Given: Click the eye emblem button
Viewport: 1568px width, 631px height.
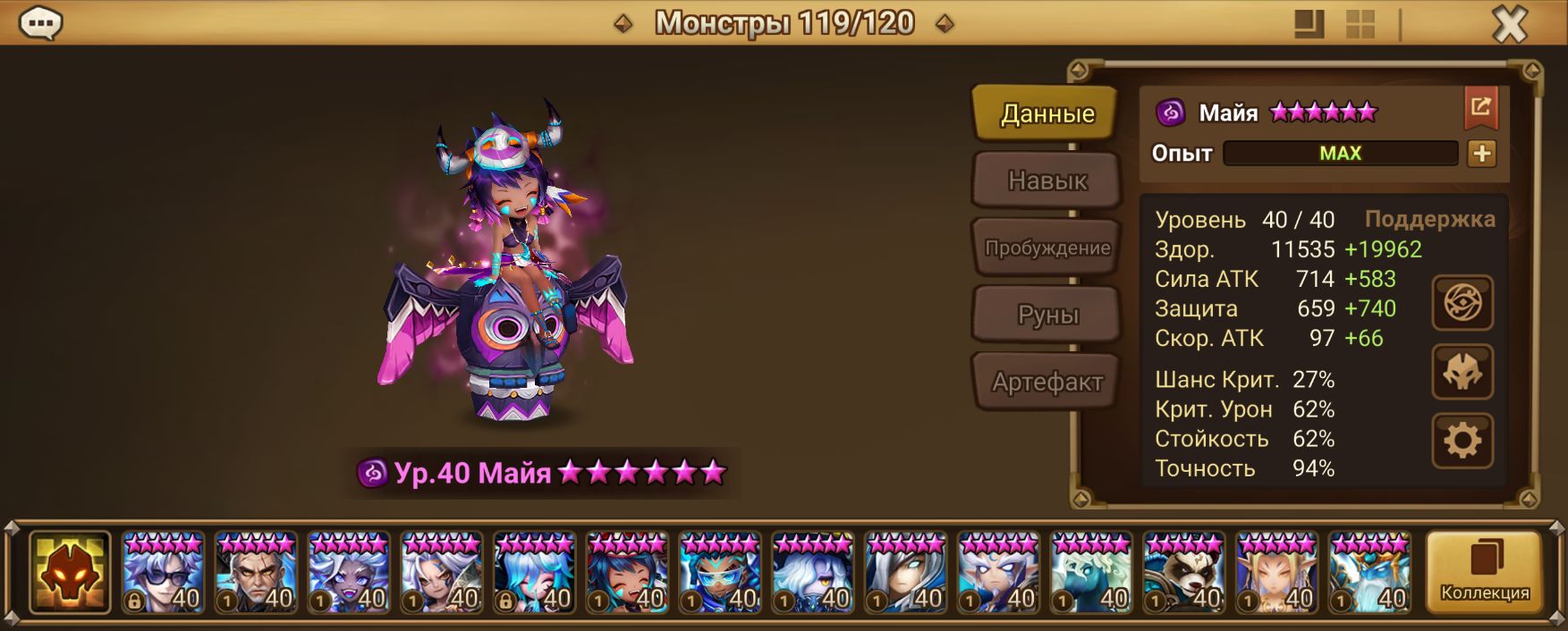Looking at the screenshot, I should click(x=1462, y=303).
